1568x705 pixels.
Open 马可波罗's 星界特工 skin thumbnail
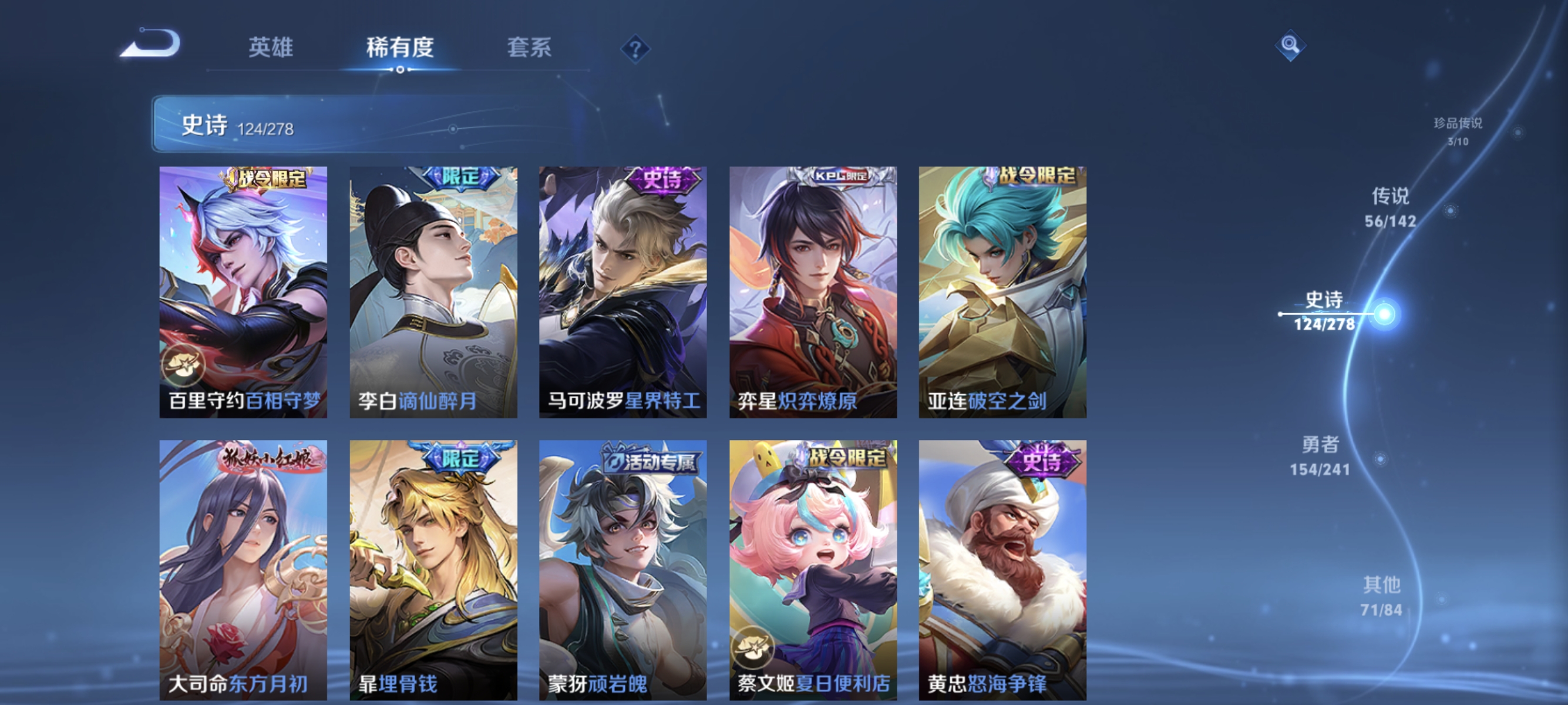pos(621,292)
